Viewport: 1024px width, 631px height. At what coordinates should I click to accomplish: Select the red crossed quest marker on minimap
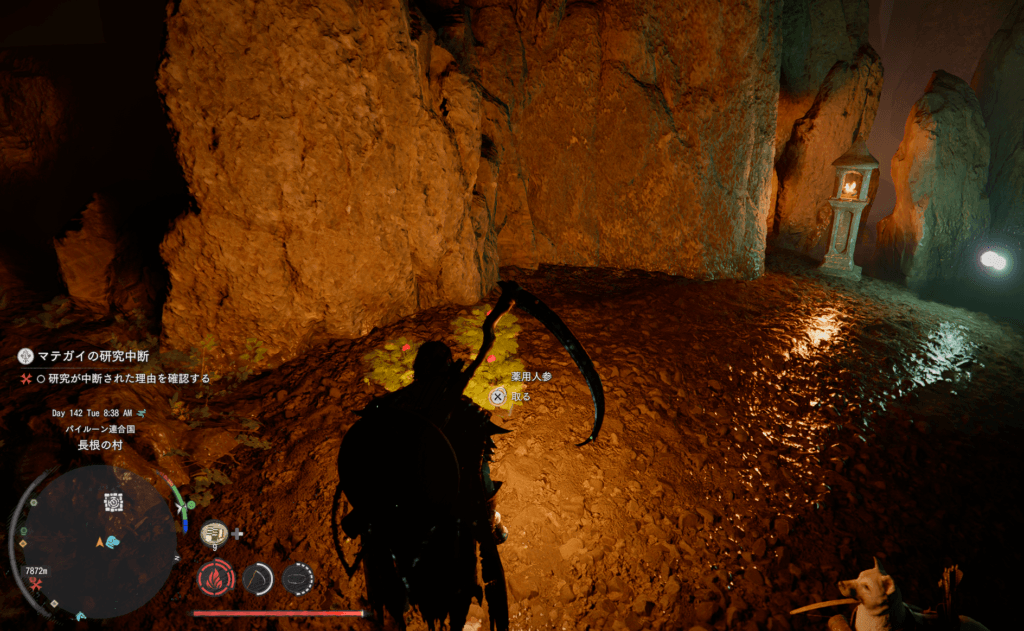[34, 583]
